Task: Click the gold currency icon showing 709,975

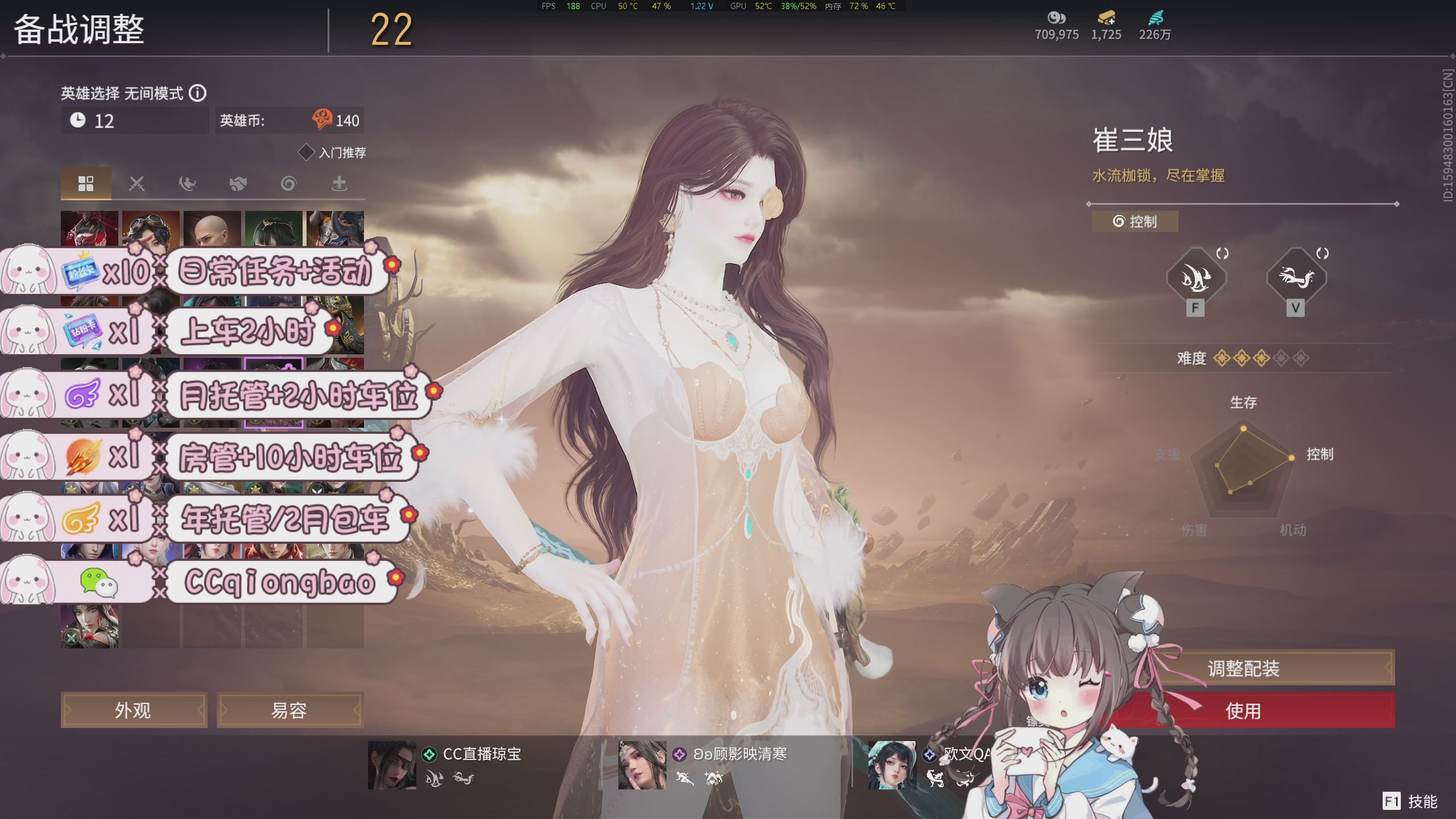Action: (x=1057, y=18)
